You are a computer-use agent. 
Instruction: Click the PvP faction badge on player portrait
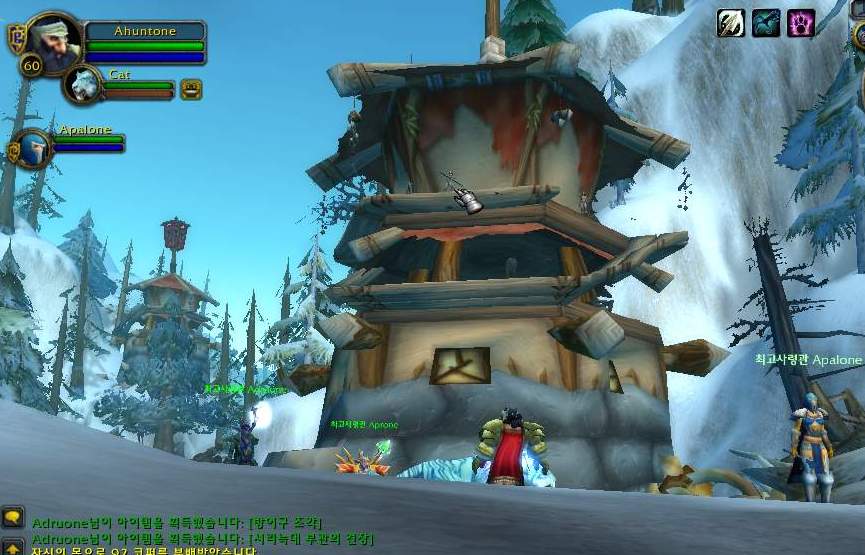15,38
